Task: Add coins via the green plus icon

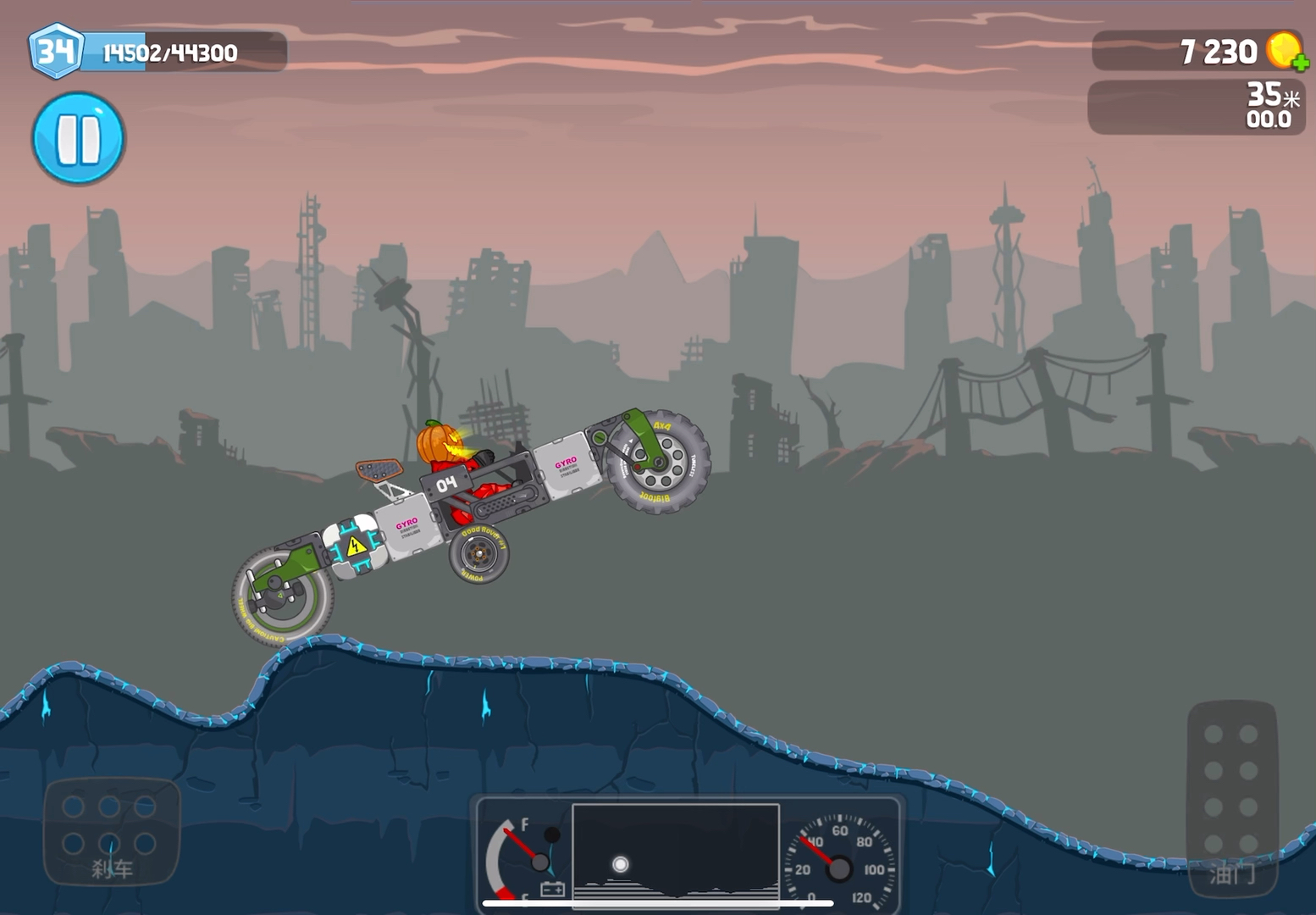Action: (1300, 63)
